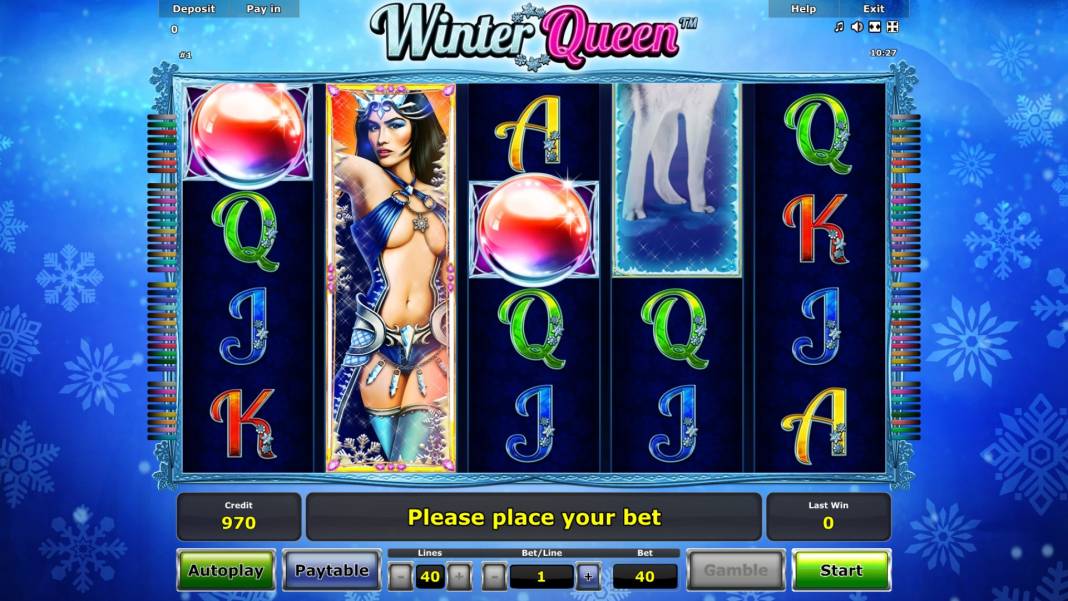Increase the number of Lines
The width and height of the screenshot is (1068, 601).
[459, 576]
